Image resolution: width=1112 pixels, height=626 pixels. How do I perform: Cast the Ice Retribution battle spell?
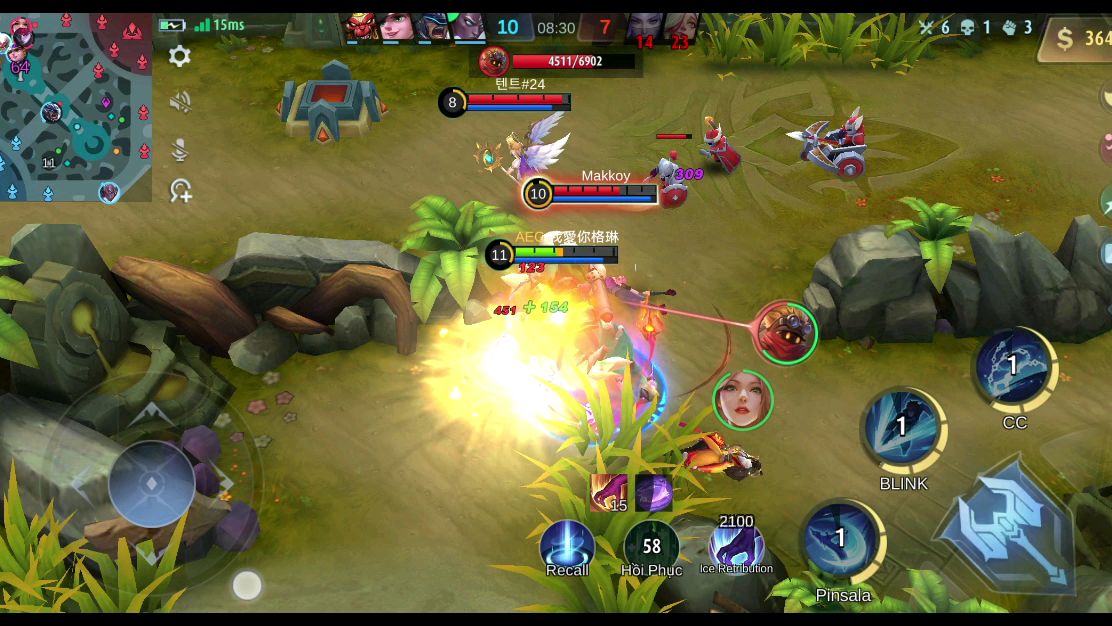click(736, 548)
